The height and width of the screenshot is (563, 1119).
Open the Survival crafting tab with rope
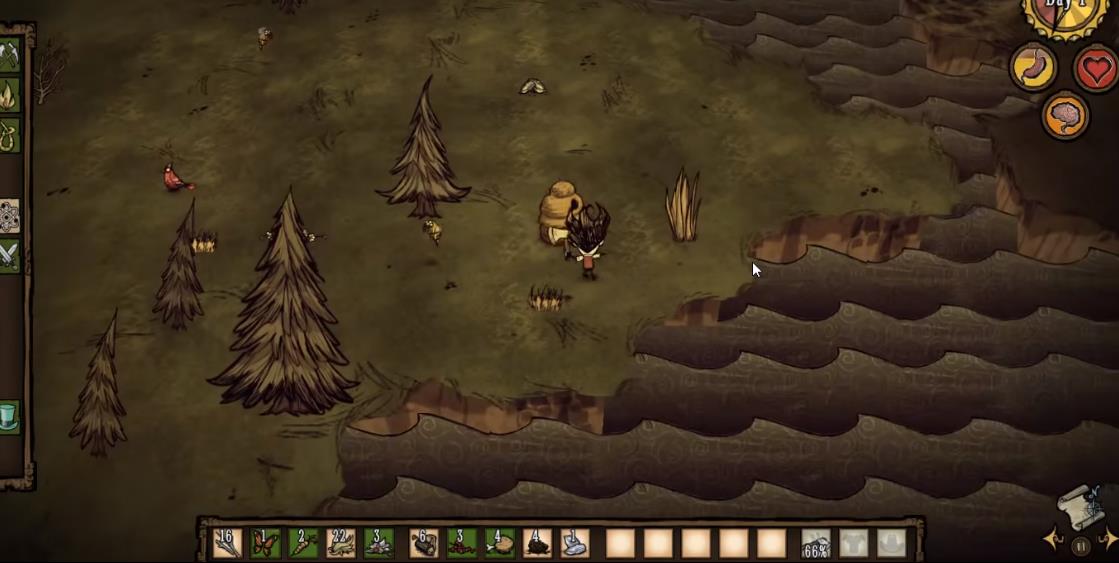8,134
